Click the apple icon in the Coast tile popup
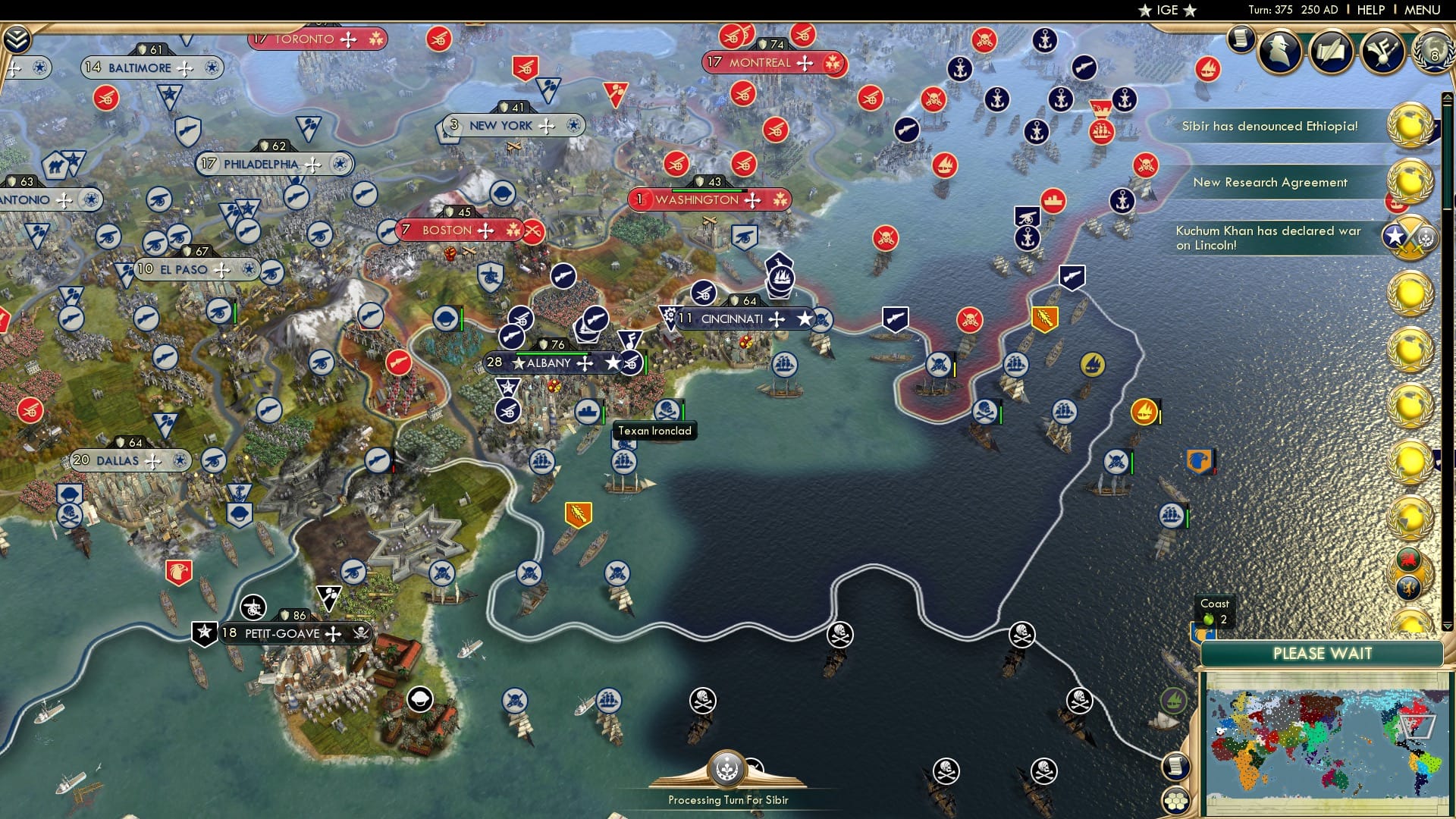 [1209, 620]
